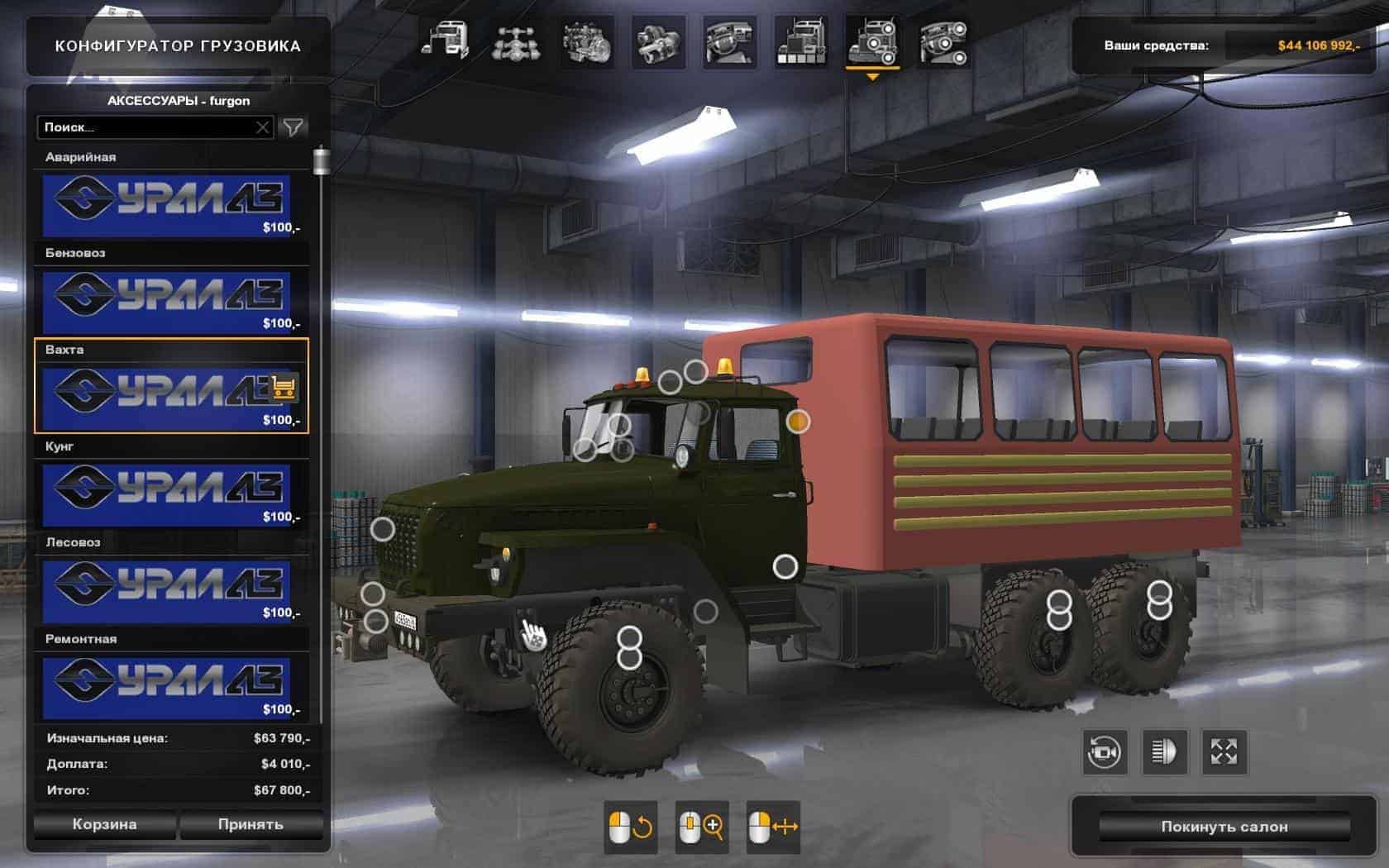Switch to the cabin configuration tab
The image size is (1389, 868).
point(446,41)
